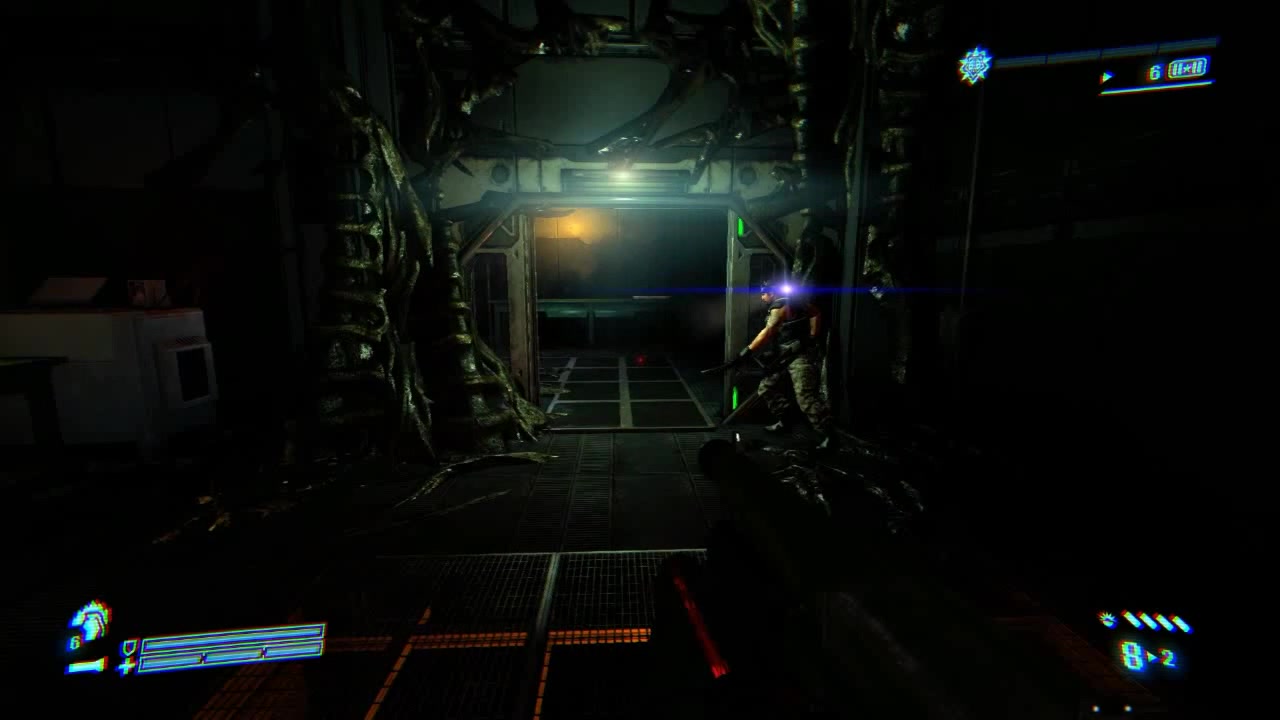Click the armor shield icon
This screenshot has height=720, width=1280.
point(128,647)
